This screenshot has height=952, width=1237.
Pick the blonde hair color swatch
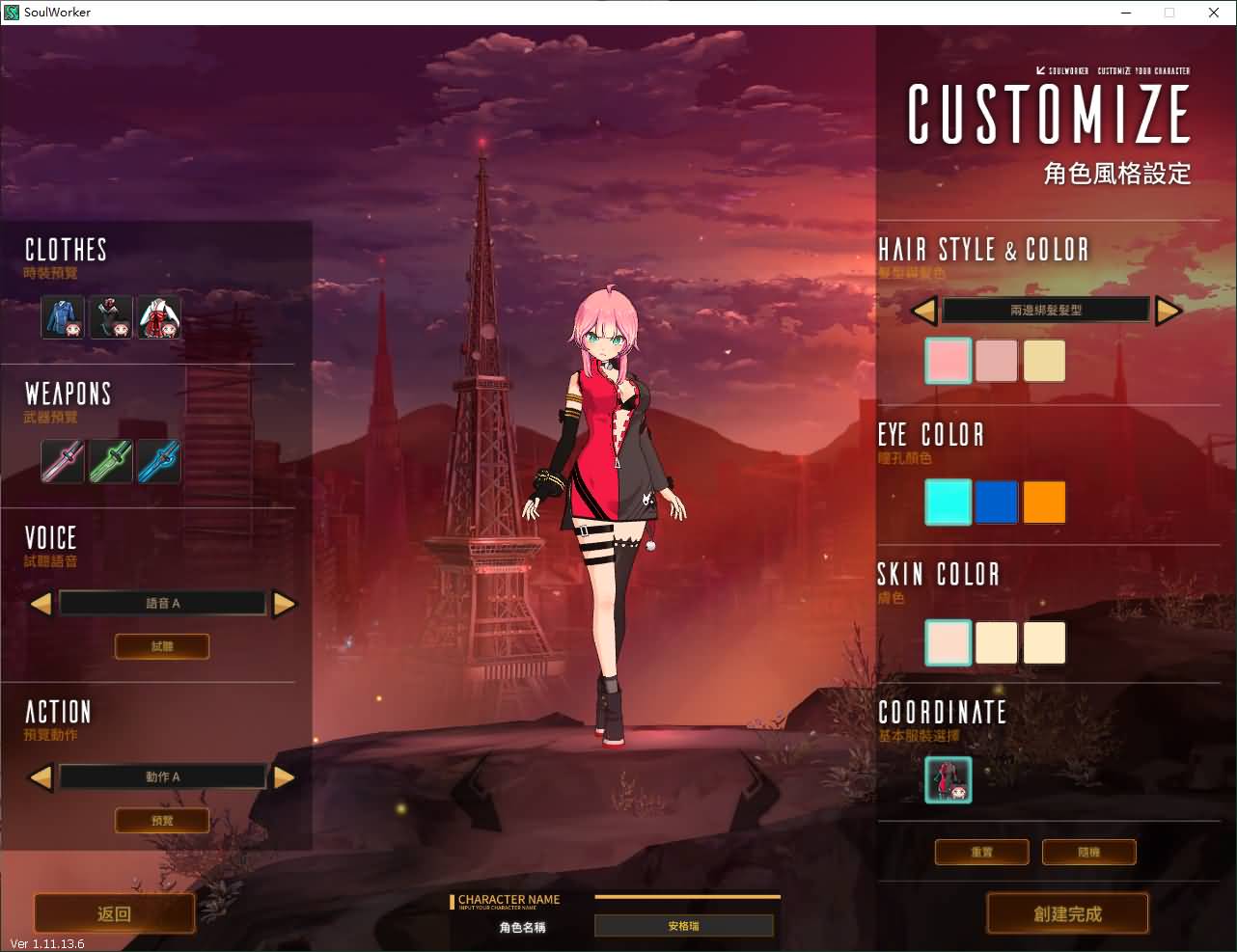click(x=1044, y=361)
